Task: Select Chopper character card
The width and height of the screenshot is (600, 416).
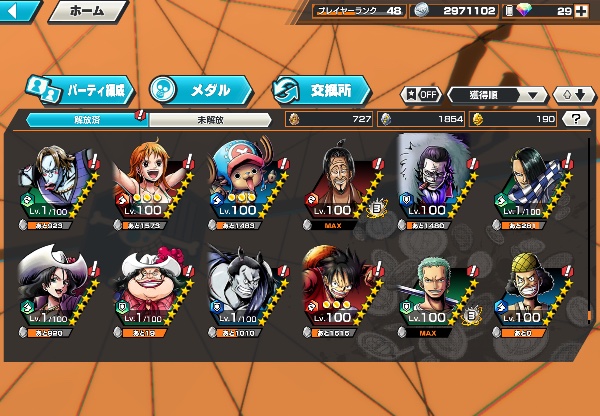Action: click(x=243, y=182)
